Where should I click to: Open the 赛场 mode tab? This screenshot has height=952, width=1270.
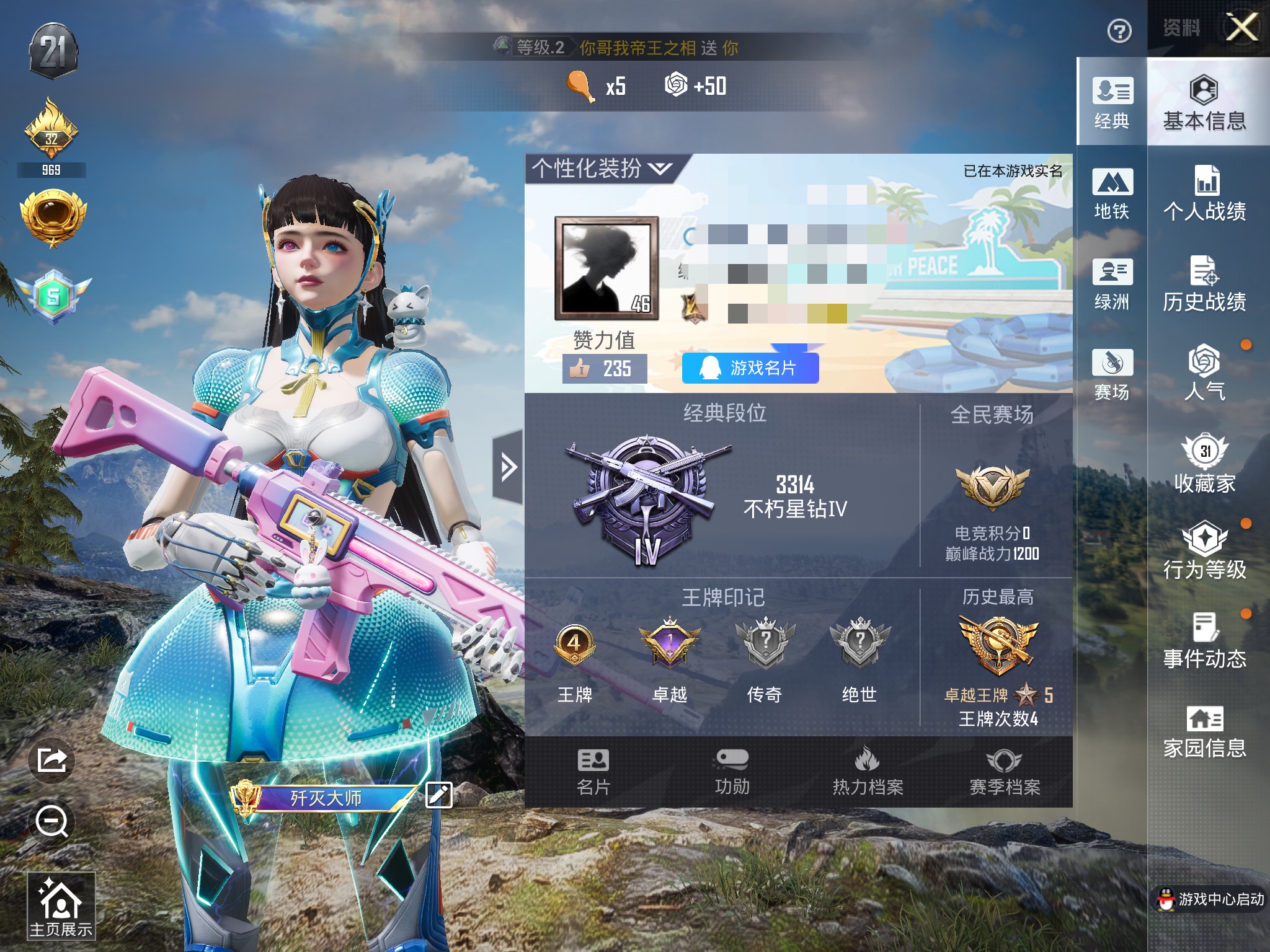(1112, 374)
